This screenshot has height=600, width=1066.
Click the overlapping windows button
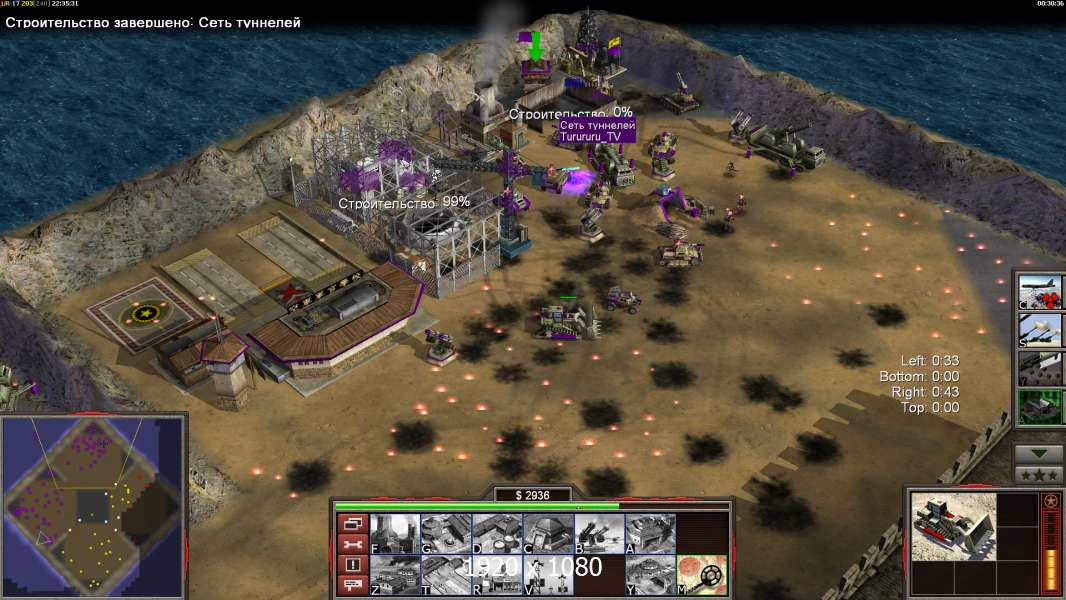[x=352, y=523]
